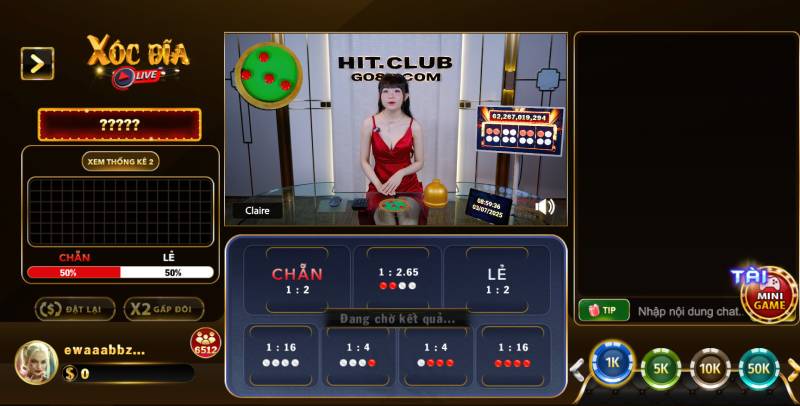Select the 5K betting chip

click(x=661, y=368)
